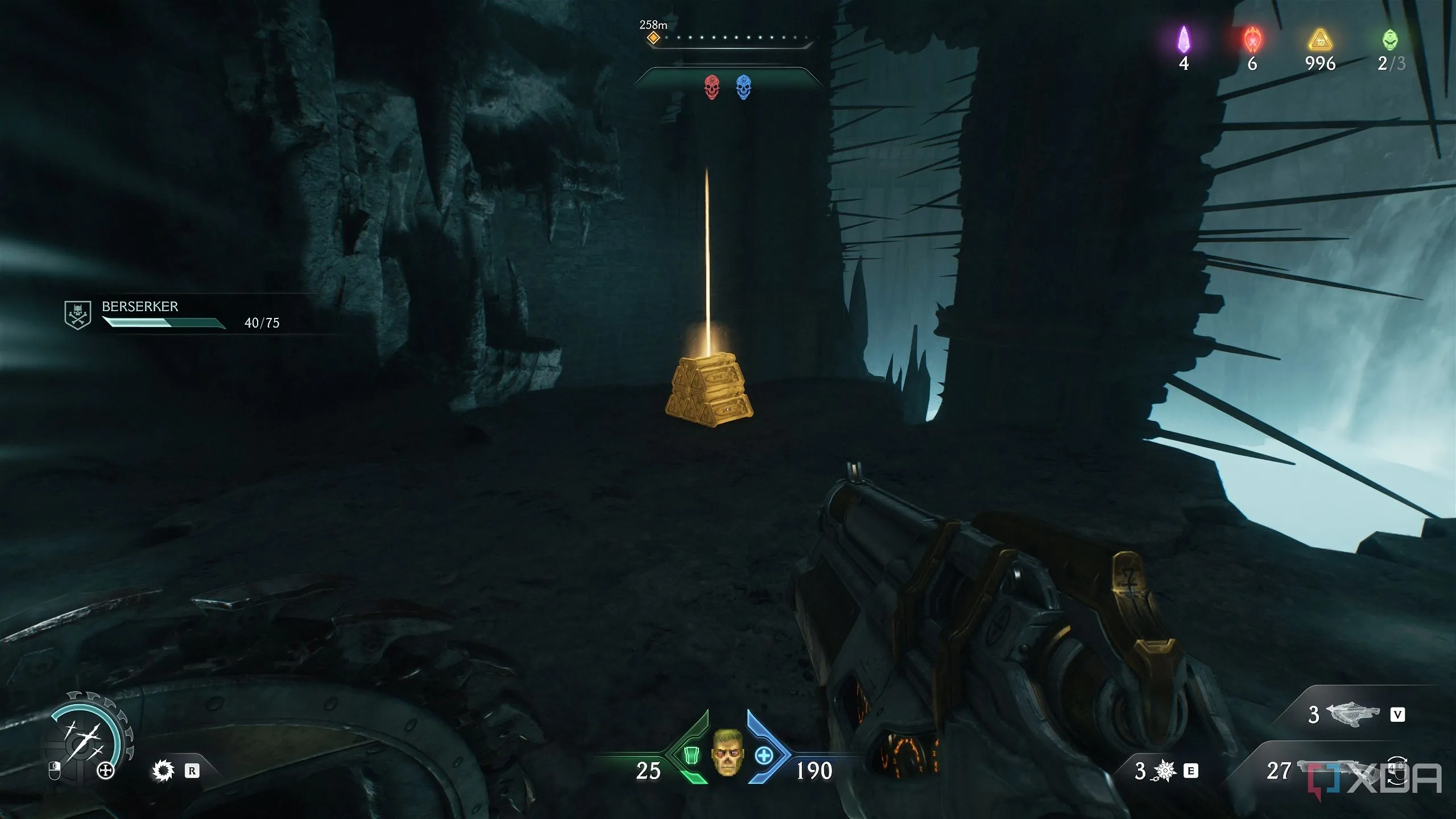Image resolution: width=1456 pixels, height=819 pixels.
Task: Click the purple wraithstone crystal icon
Action: pyautogui.click(x=1184, y=40)
